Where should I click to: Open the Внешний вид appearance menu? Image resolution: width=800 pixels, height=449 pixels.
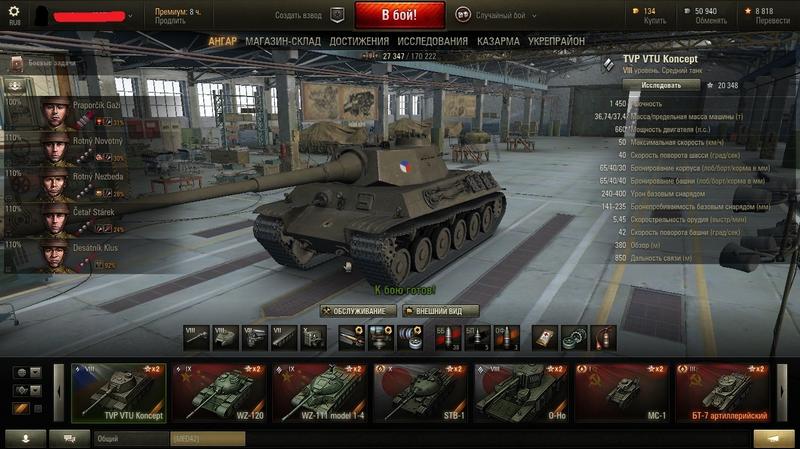[x=440, y=311]
